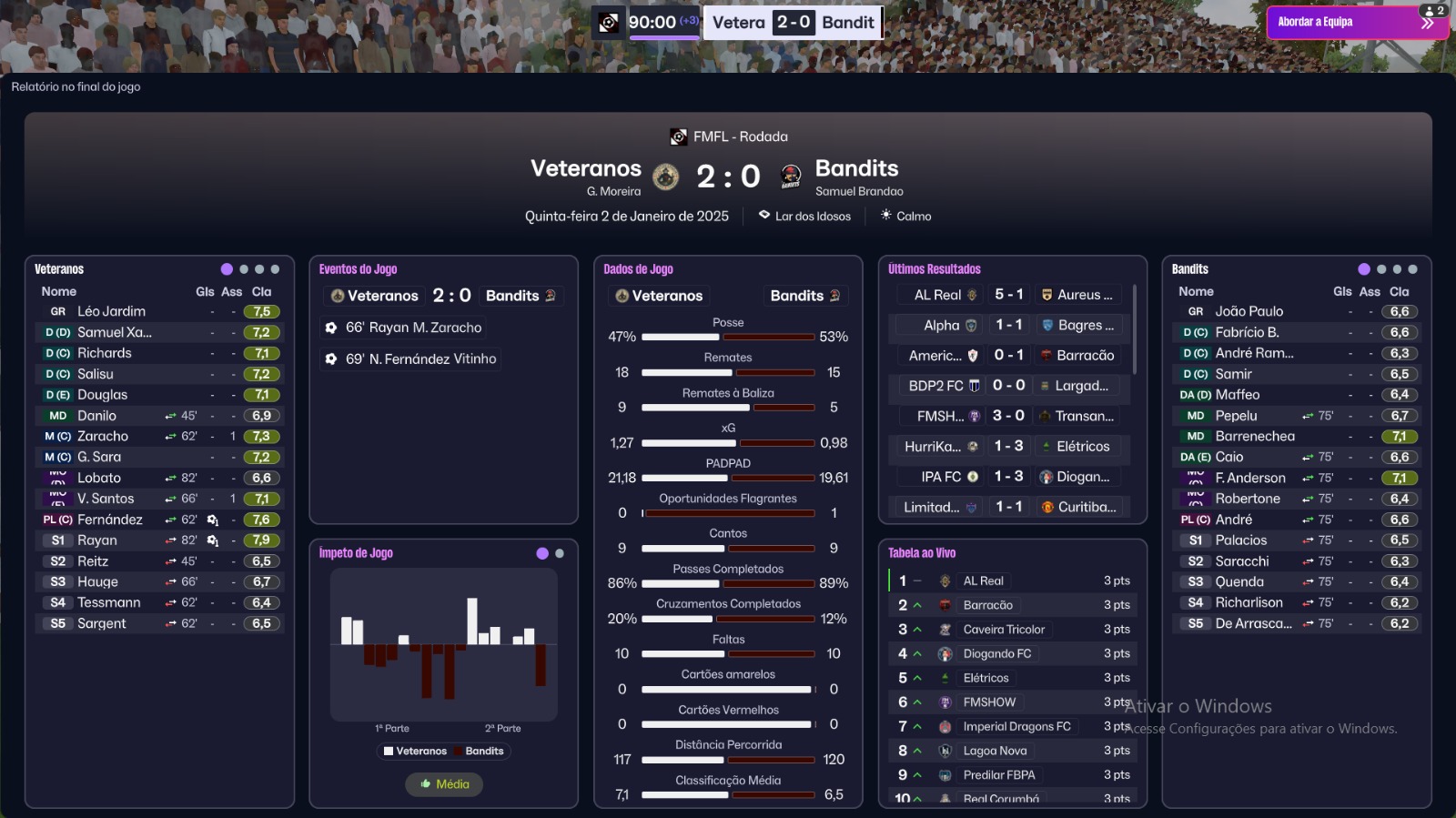Select Barracão in the live table
This screenshot has height=818, width=1456.
[x=987, y=605]
